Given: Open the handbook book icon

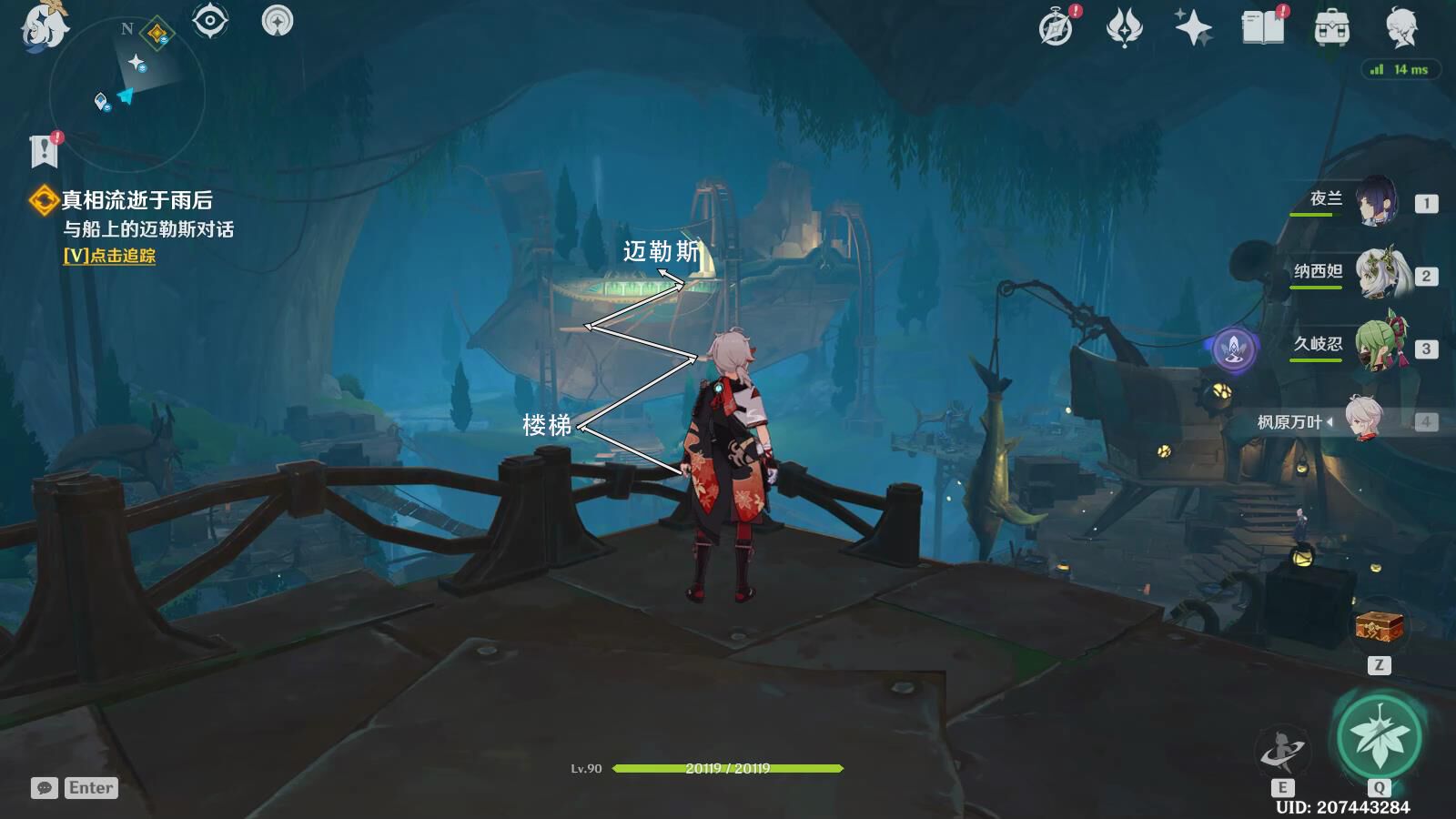Looking at the screenshot, I should (1263, 27).
